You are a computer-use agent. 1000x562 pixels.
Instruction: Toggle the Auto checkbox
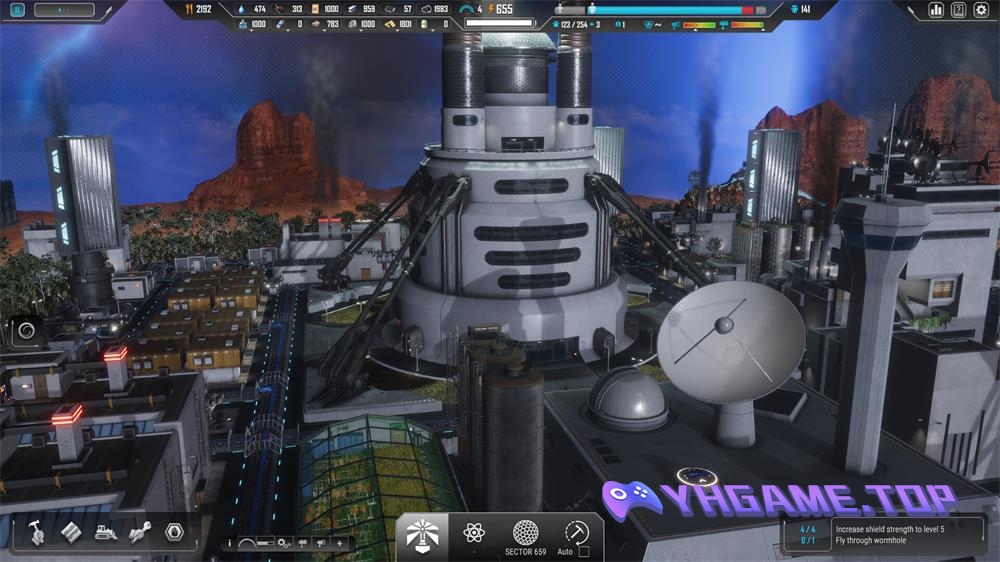coord(584,552)
